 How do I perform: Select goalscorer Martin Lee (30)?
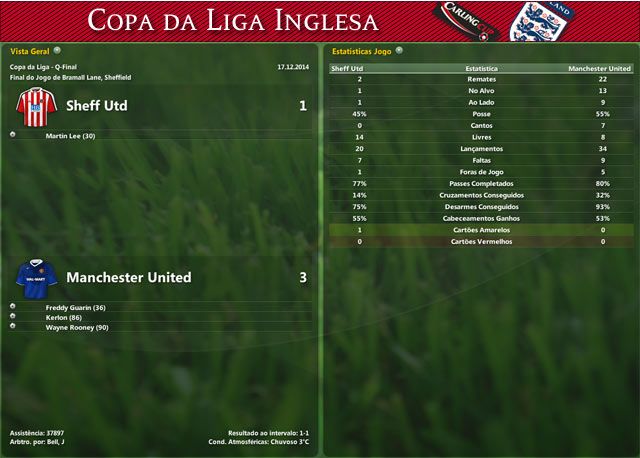70,135
